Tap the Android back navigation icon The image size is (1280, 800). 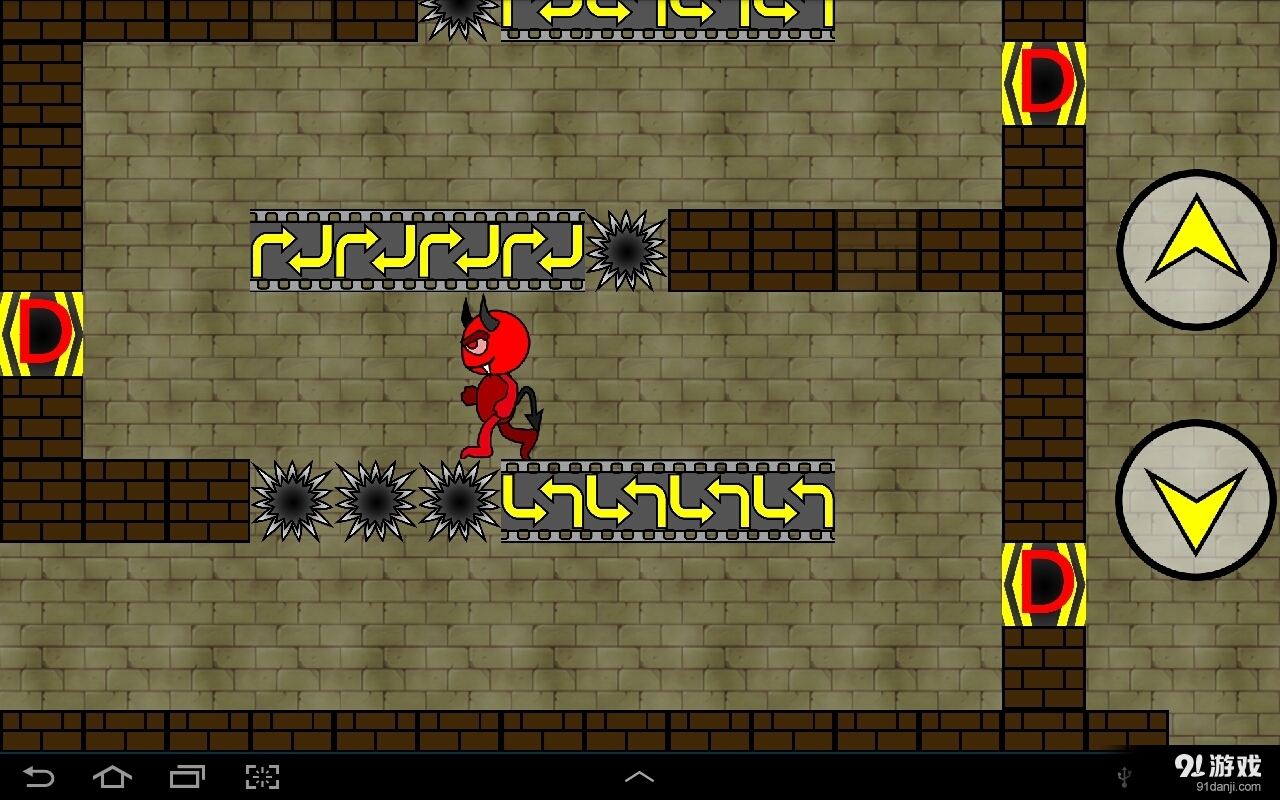[x=40, y=775]
